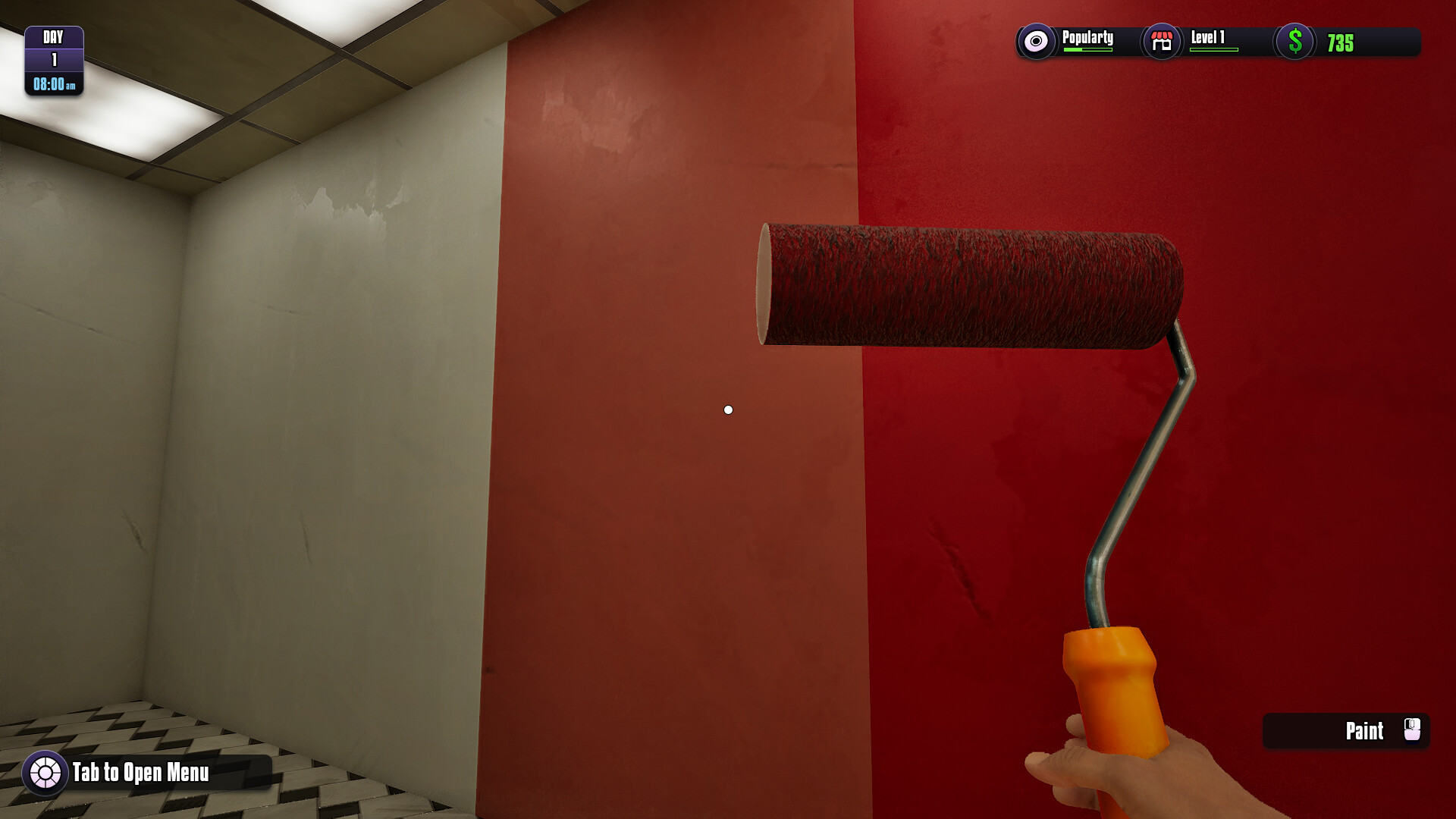Image resolution: width=1456 pixels, height=819 pixels.
Task: Click the green dollar sign icon
Action: [1294, 42]
